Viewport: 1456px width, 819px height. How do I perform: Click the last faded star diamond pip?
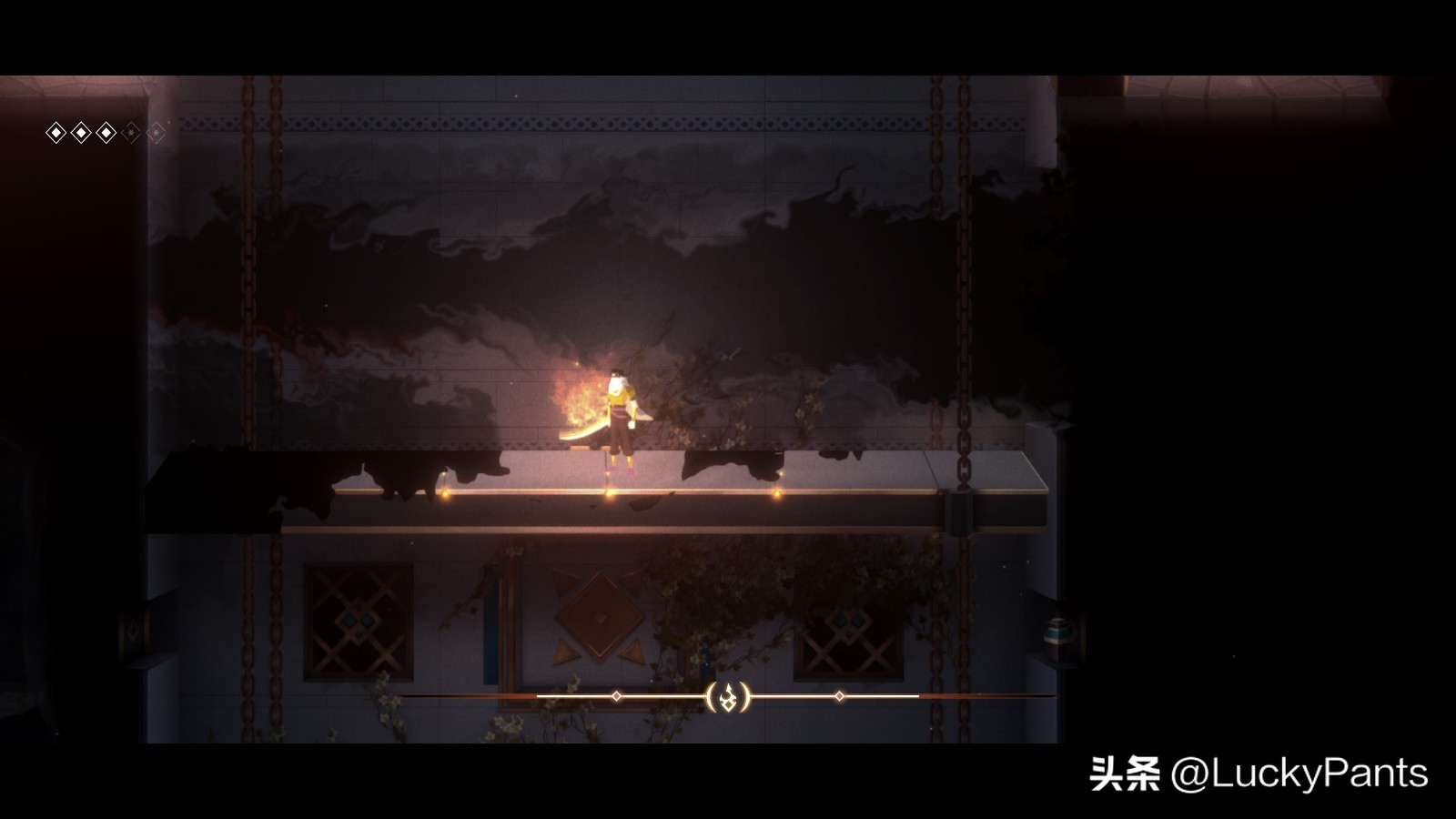pyautogui.click(x=157, y=132)
